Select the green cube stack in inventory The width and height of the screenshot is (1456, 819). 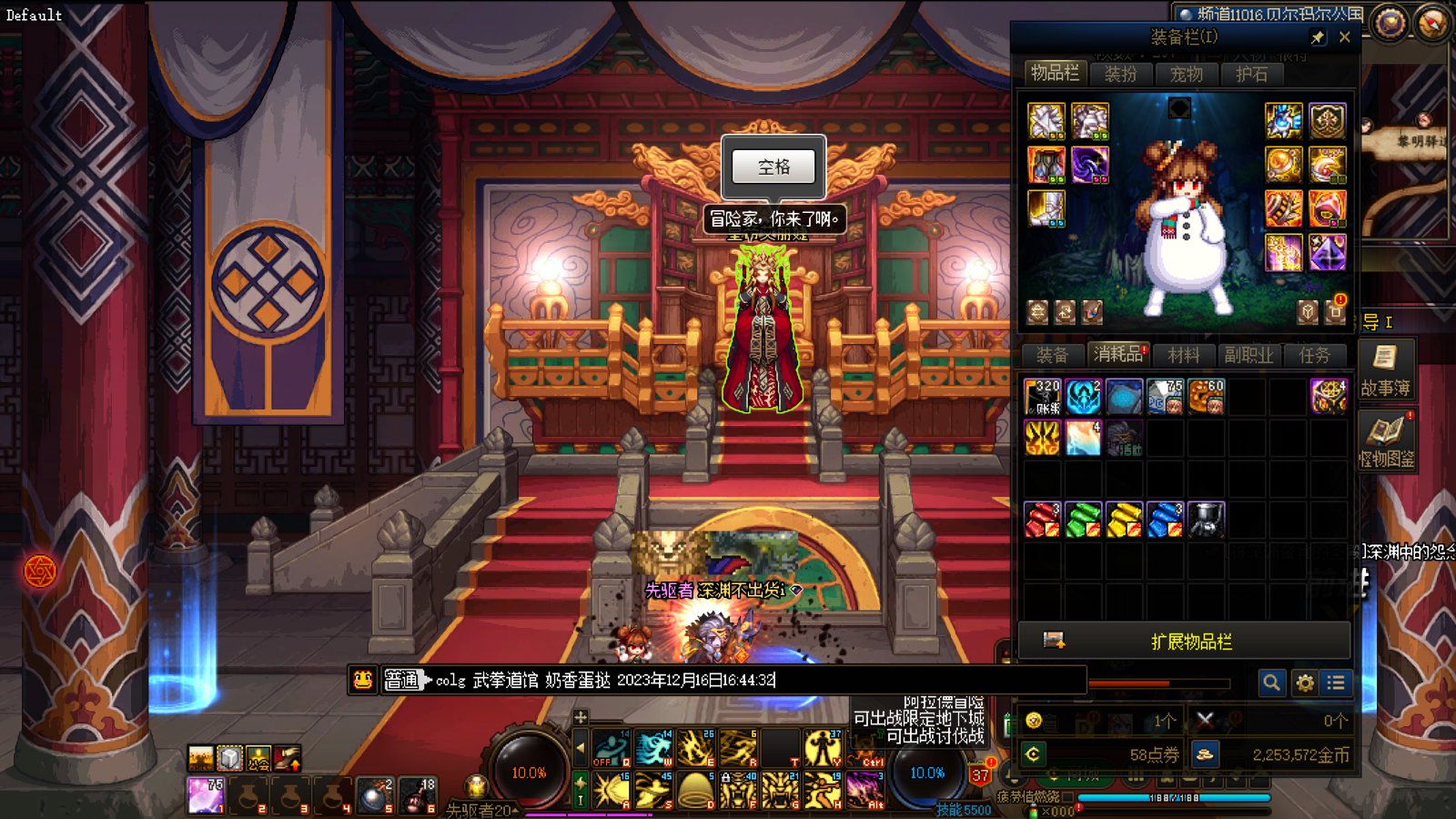click(x=1083, y=520)
